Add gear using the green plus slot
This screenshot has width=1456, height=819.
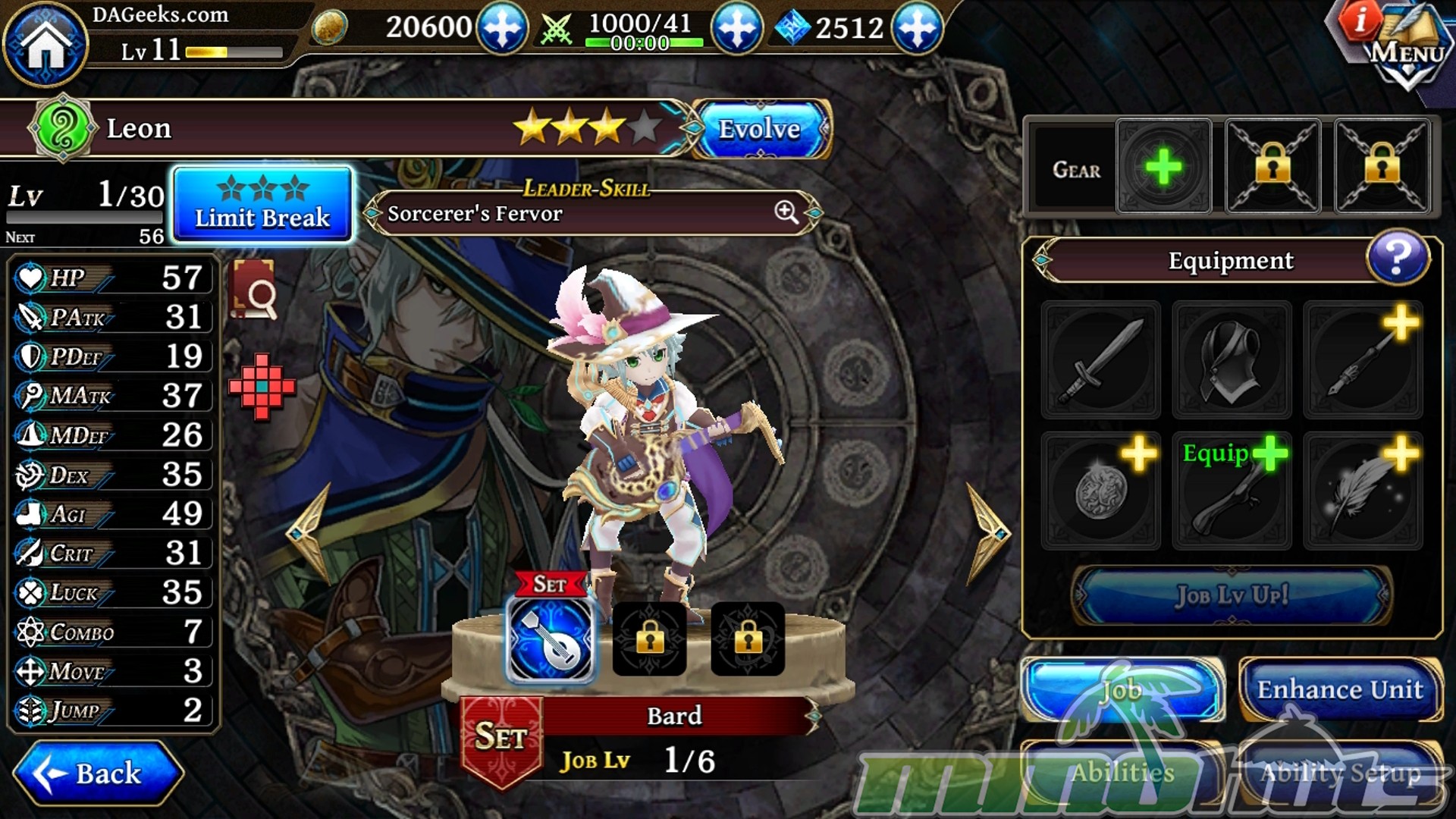click(x=1163, y=165)
